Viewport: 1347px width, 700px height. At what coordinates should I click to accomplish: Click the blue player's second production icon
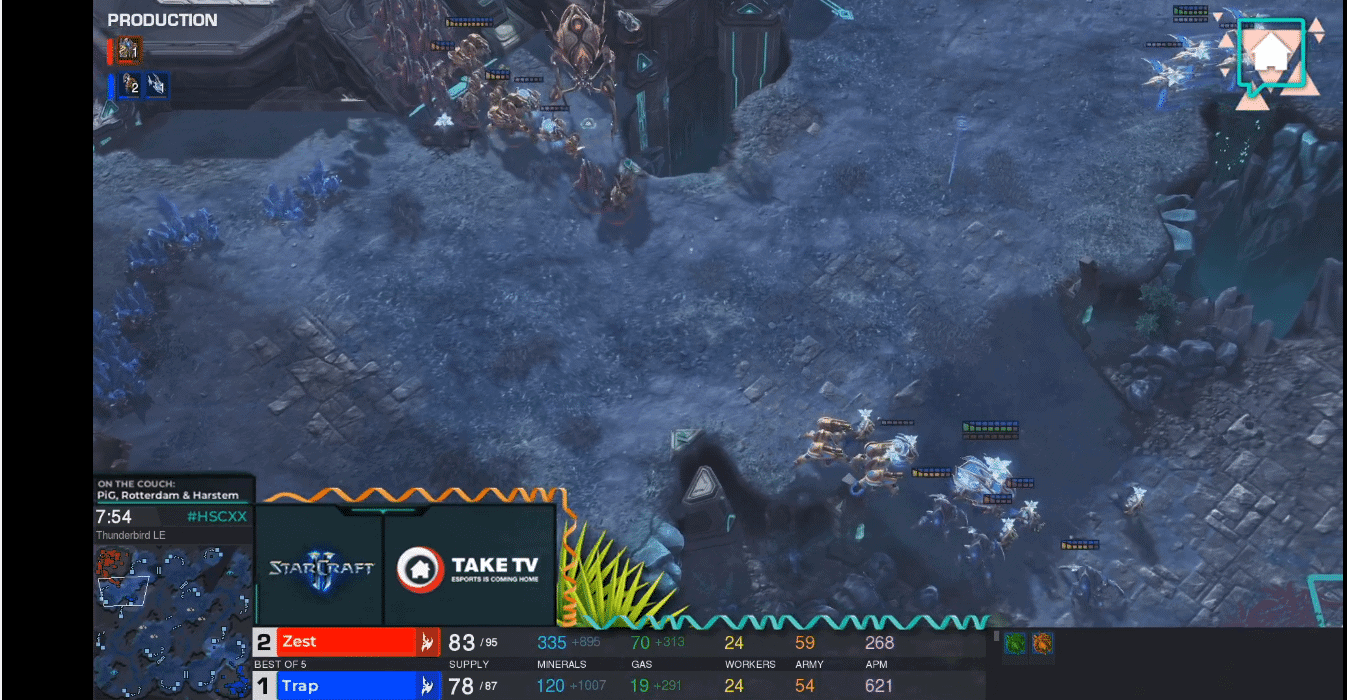click(x=157, y=86)
